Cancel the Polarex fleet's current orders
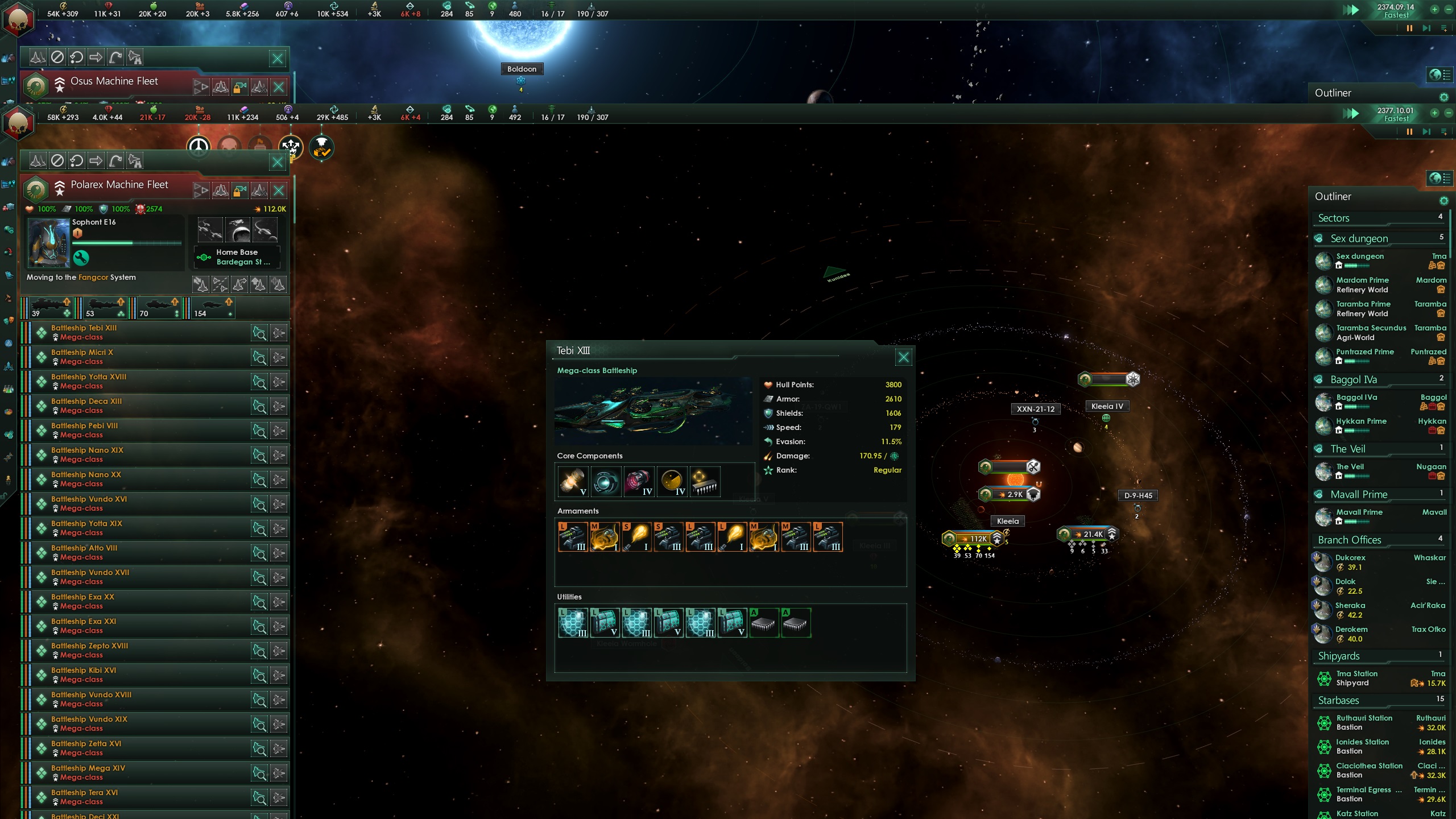Viewport: 1456px width, 819px height. 59,162
